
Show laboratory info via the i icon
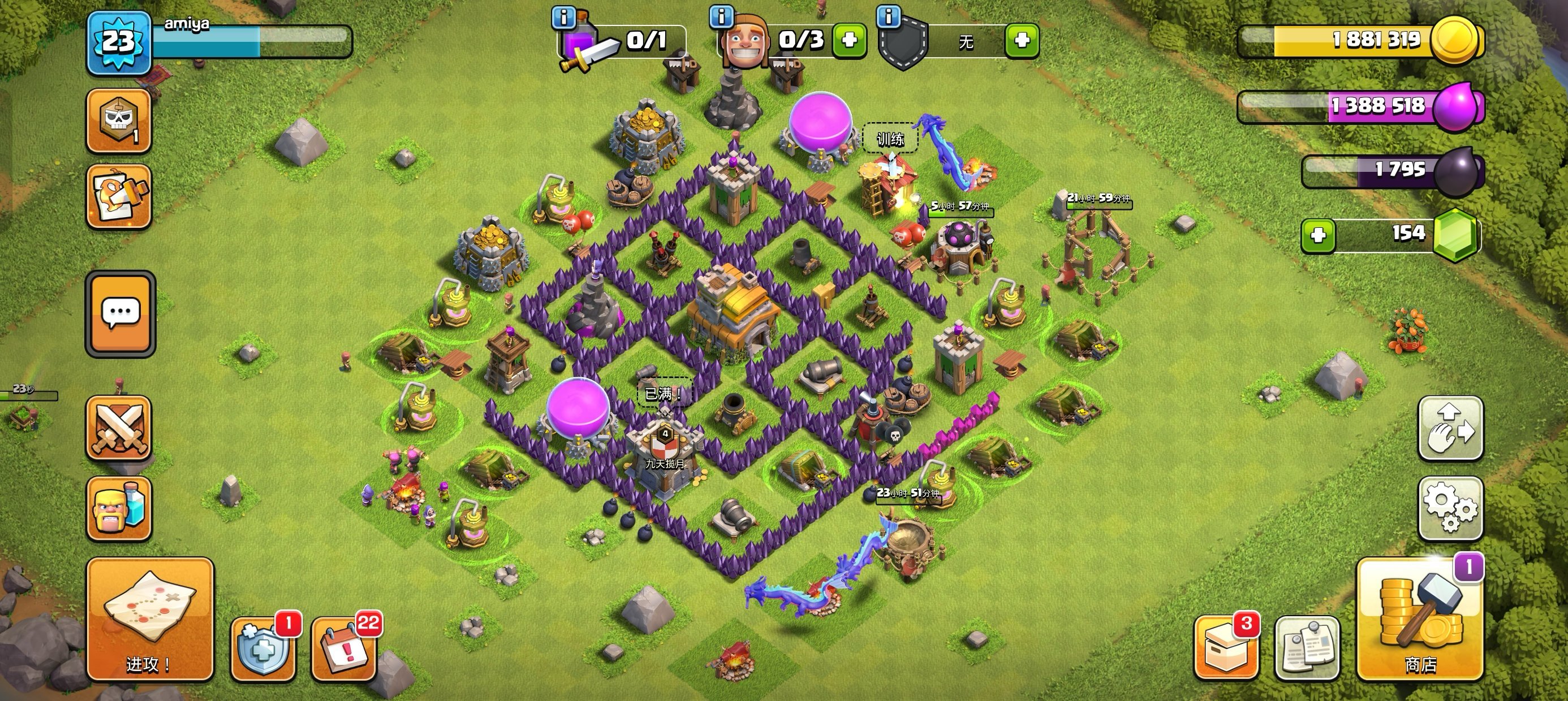[x=563, y=18]
